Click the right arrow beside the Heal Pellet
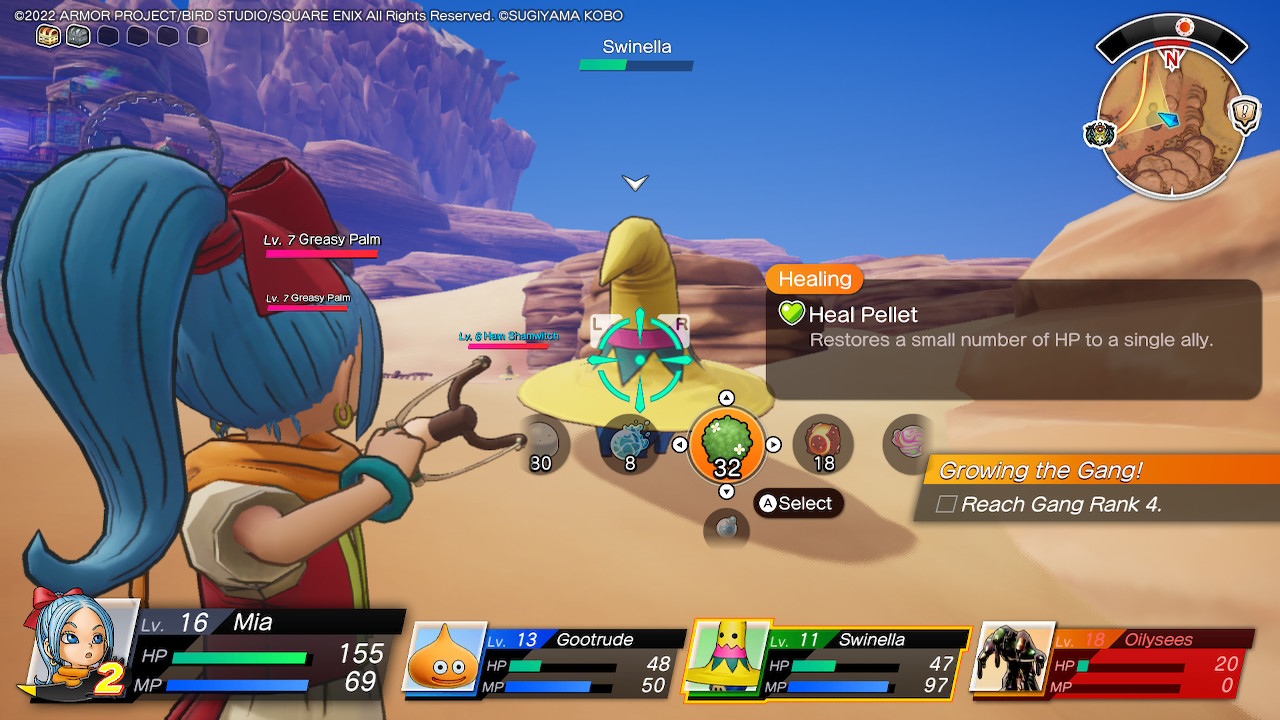The width and height of the screenshot is (1280, 720). pos(773,445)
